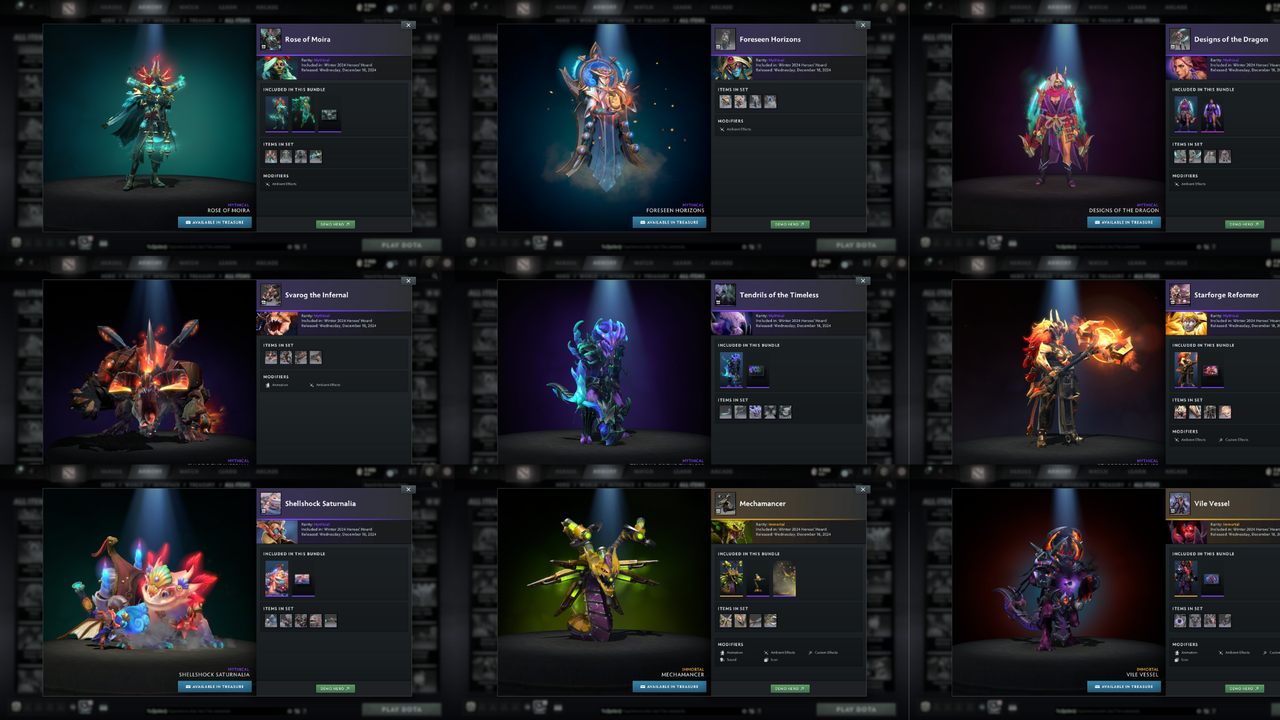Click Available in Treasure under Designs of the Dragon
Viewport: 1280px width, 720px height.
pos(1123,222)
